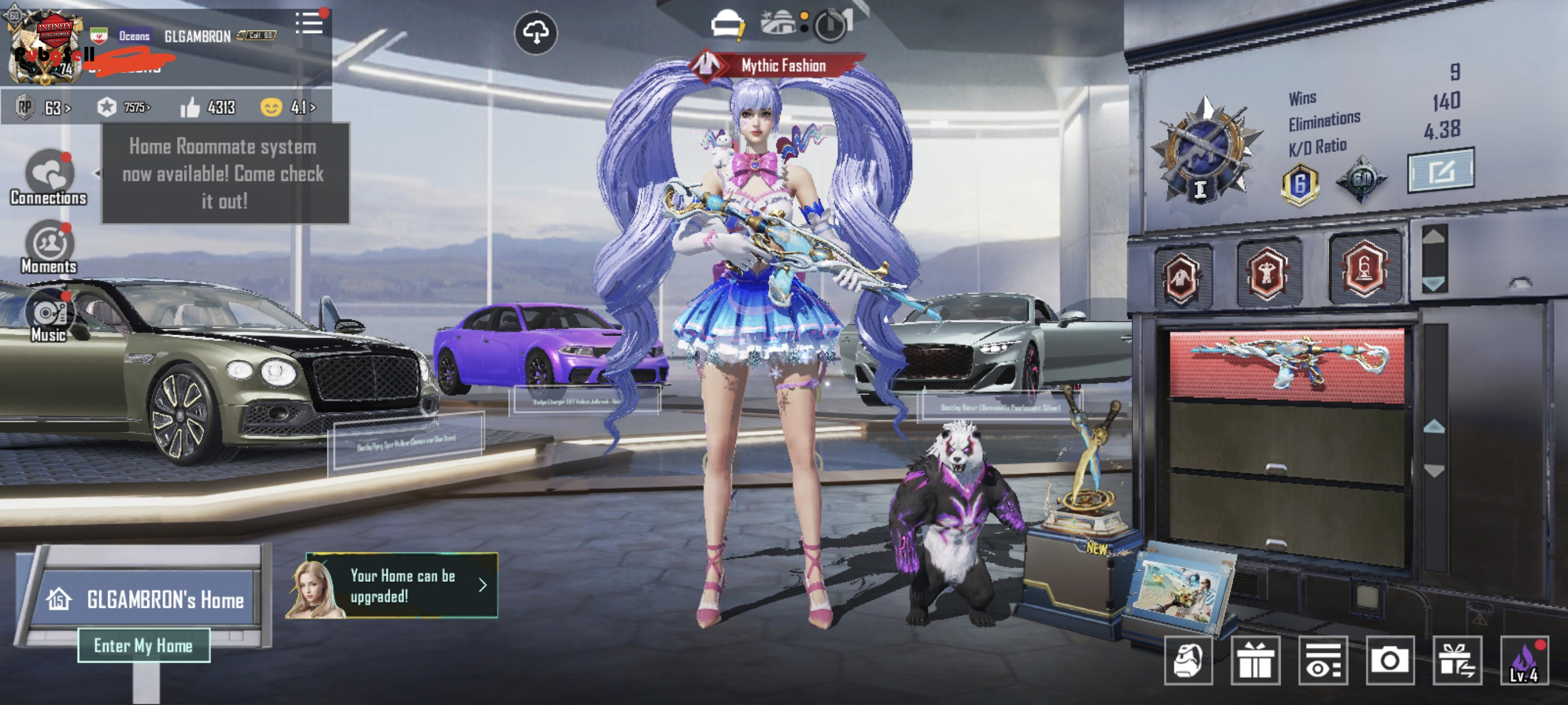Screen dimensions: 1568x705
Task: Open the gift box icon
Action: coord(1255,661)
